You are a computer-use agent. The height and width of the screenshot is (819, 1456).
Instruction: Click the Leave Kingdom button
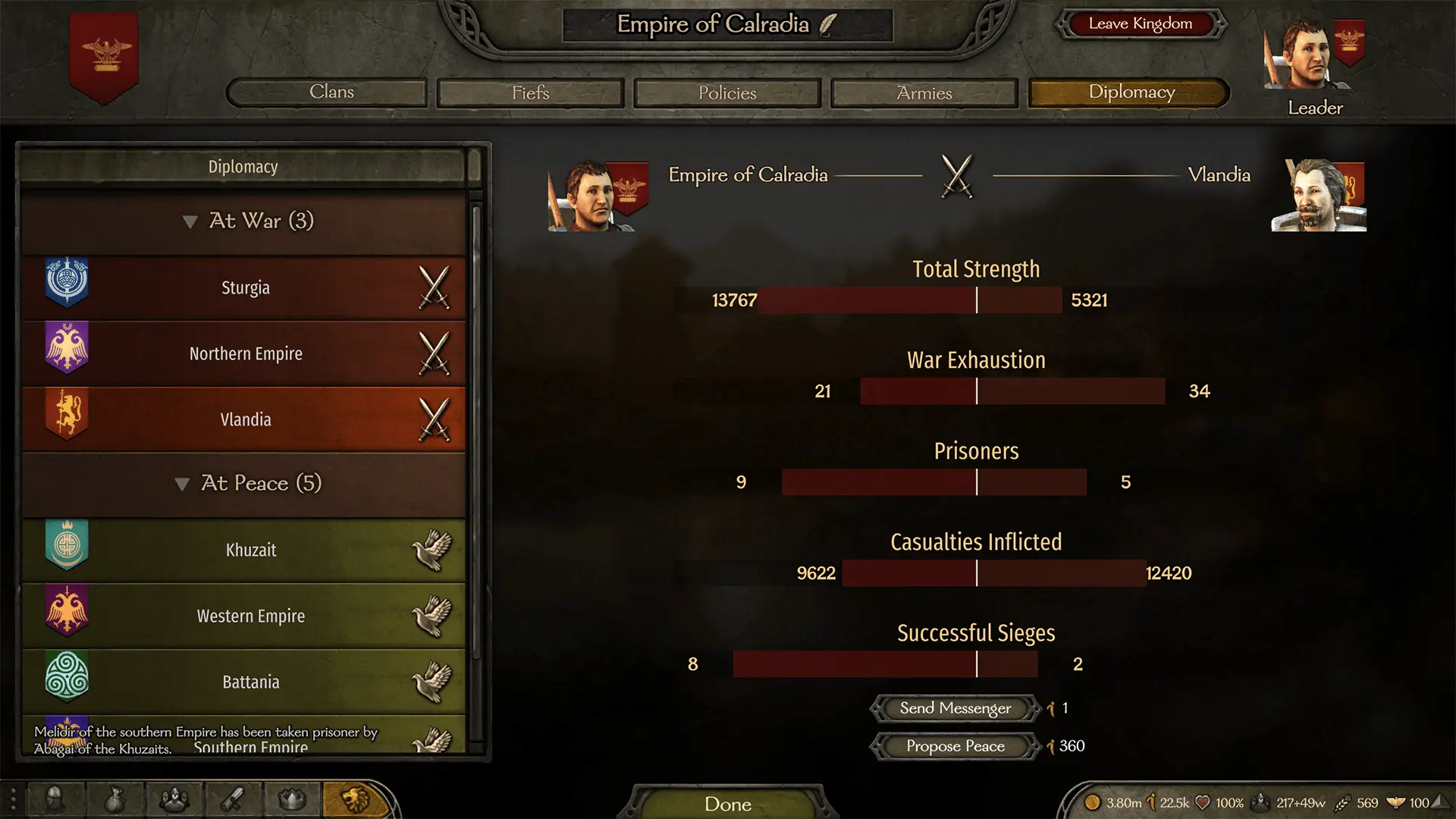click(x=1141, y=24)
